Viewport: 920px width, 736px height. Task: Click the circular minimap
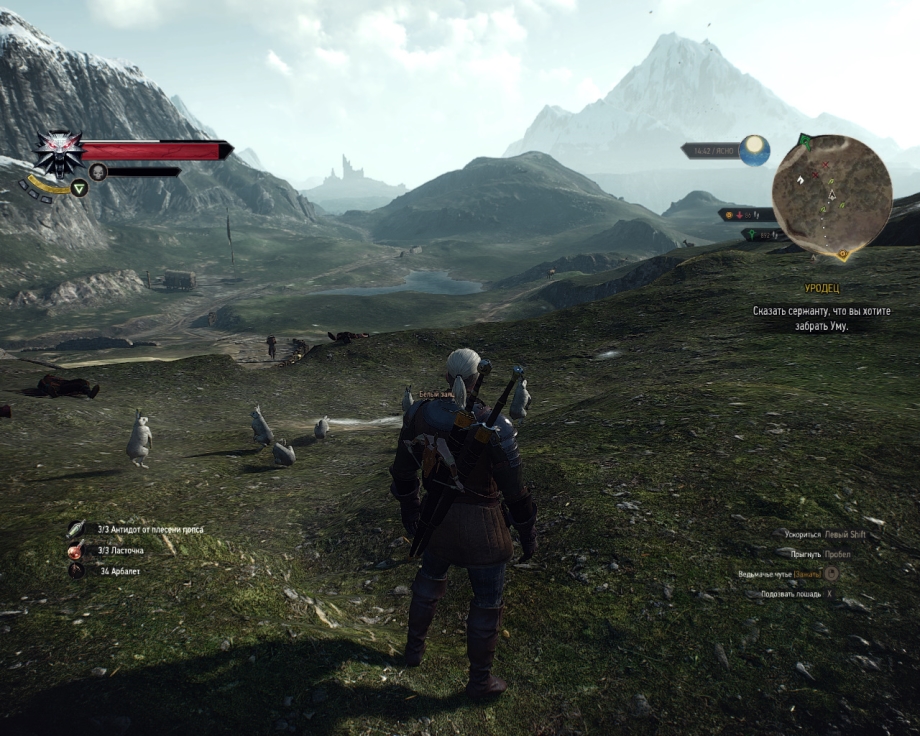[832, 194]
